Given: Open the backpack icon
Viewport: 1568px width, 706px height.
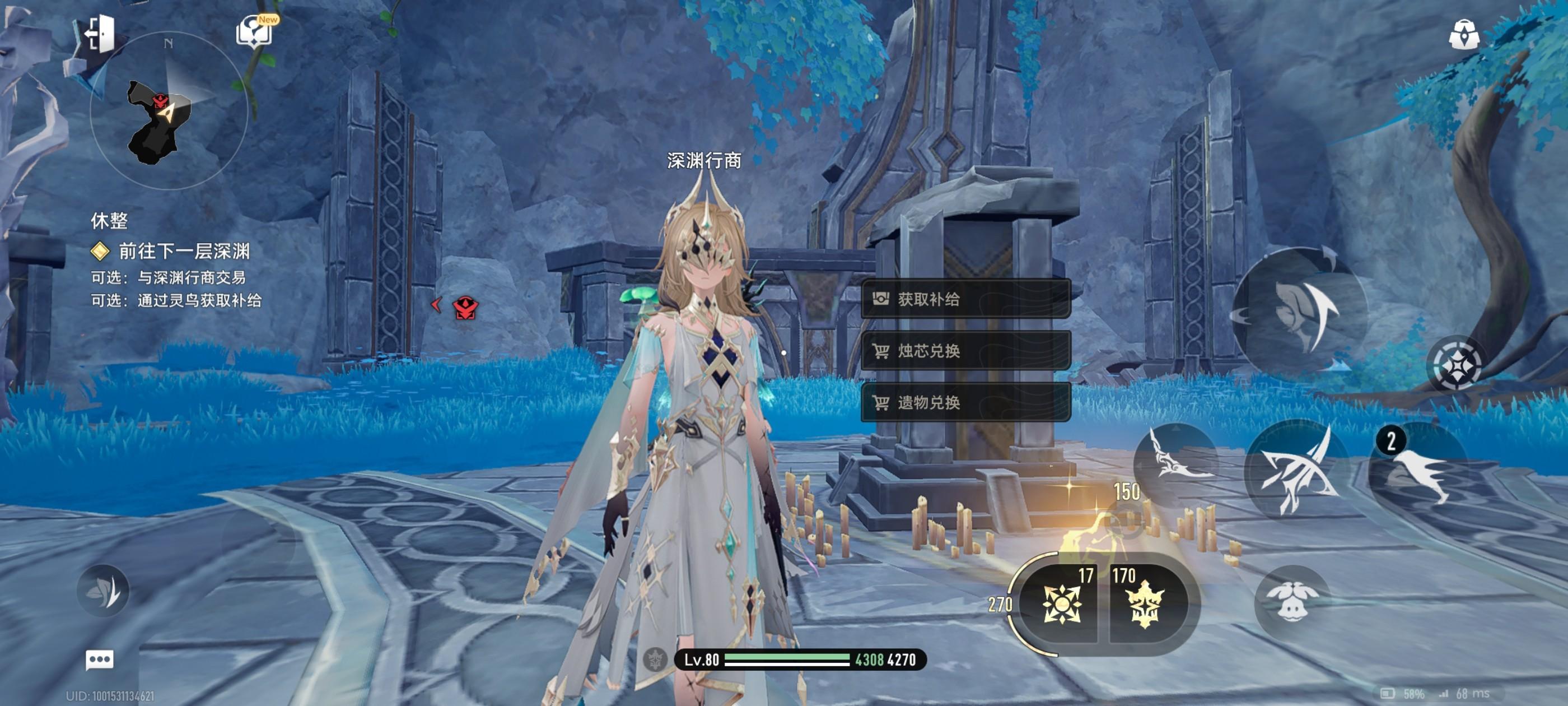Looking at the screenshot, I should 1463,34.
